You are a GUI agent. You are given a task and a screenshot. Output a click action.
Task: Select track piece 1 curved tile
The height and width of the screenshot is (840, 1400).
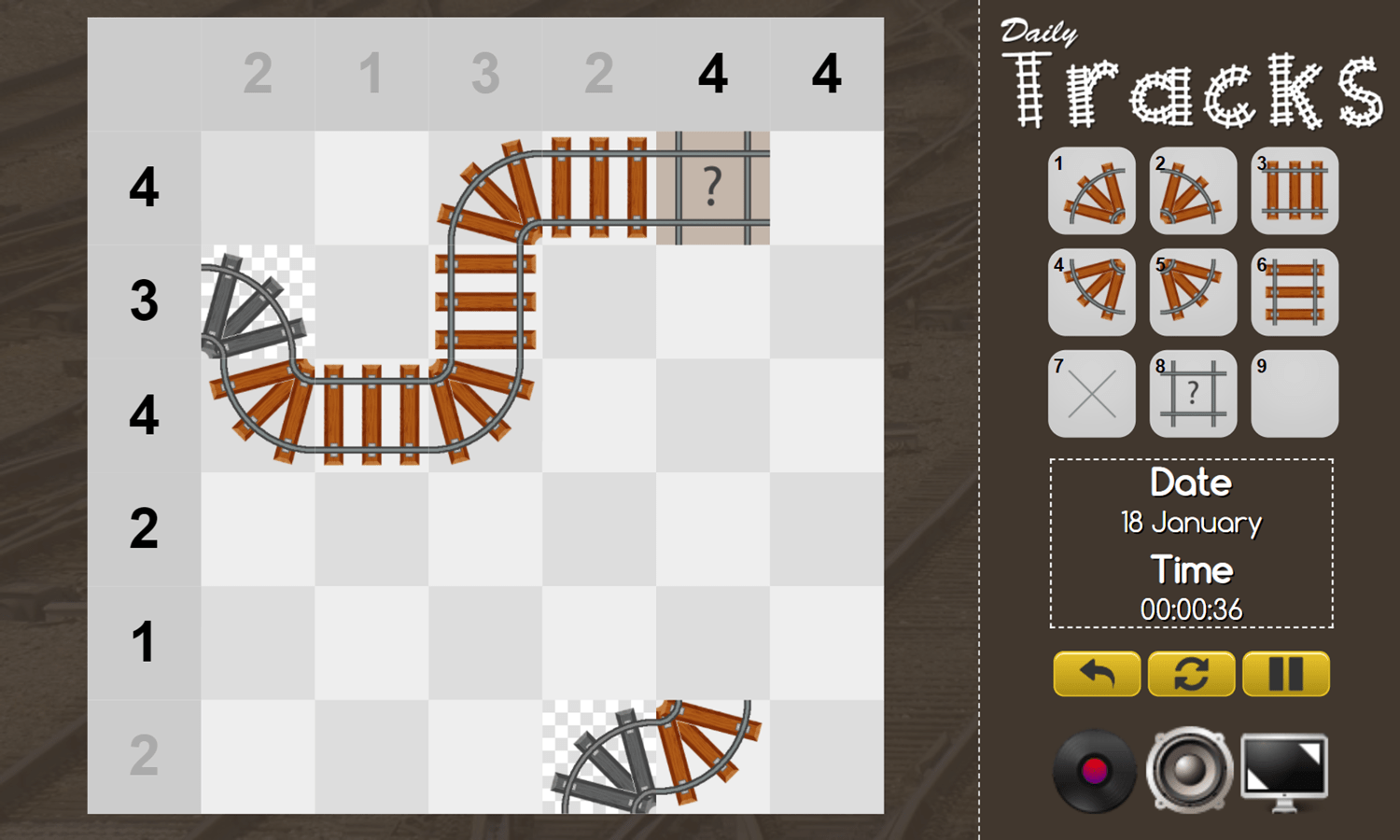tap(1092, 191)
